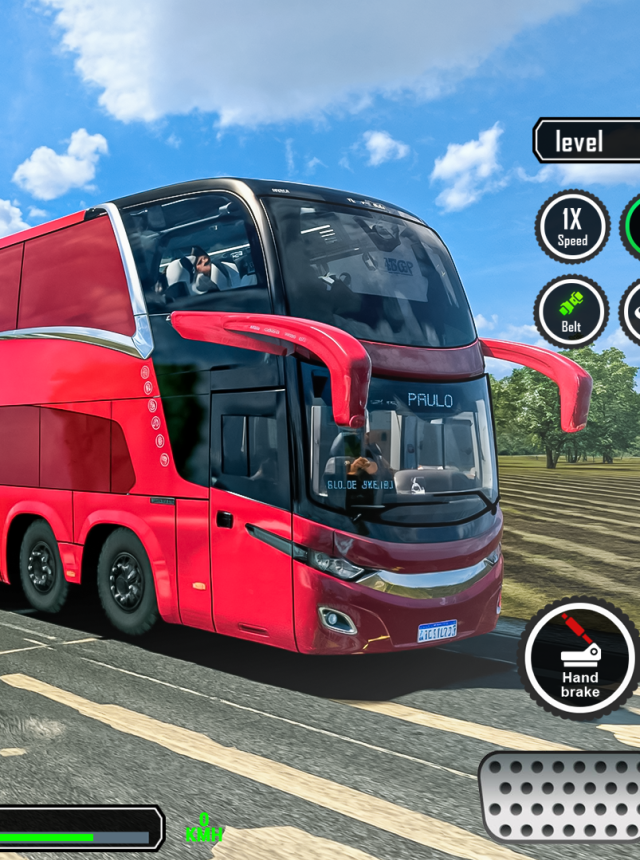Screen dimensions: 640x860
Task: Fasten the seat Belt button
Action: pyautogui.click(x=571, y=312)
